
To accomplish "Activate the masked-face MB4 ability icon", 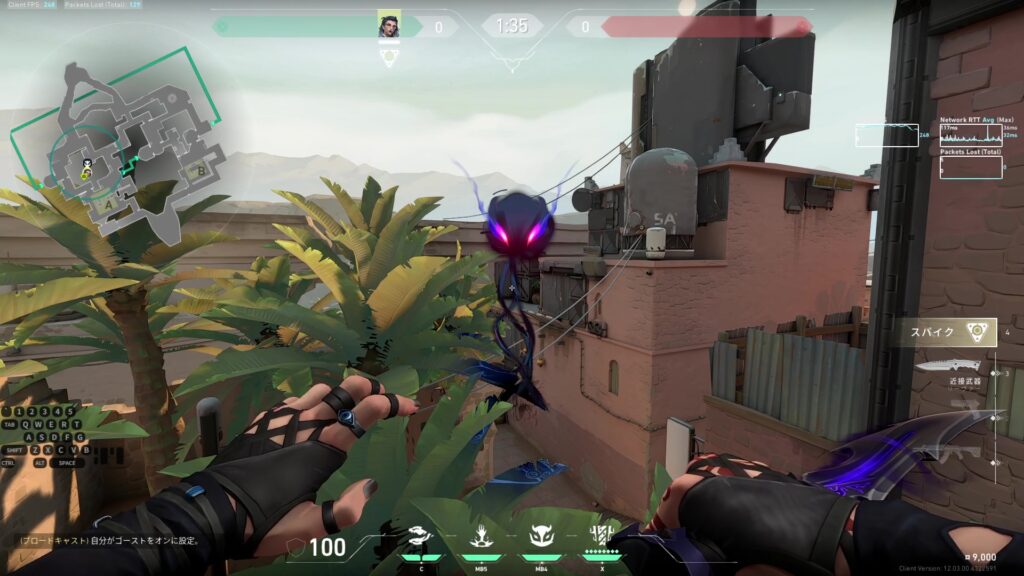I will (x=541, y=537).
